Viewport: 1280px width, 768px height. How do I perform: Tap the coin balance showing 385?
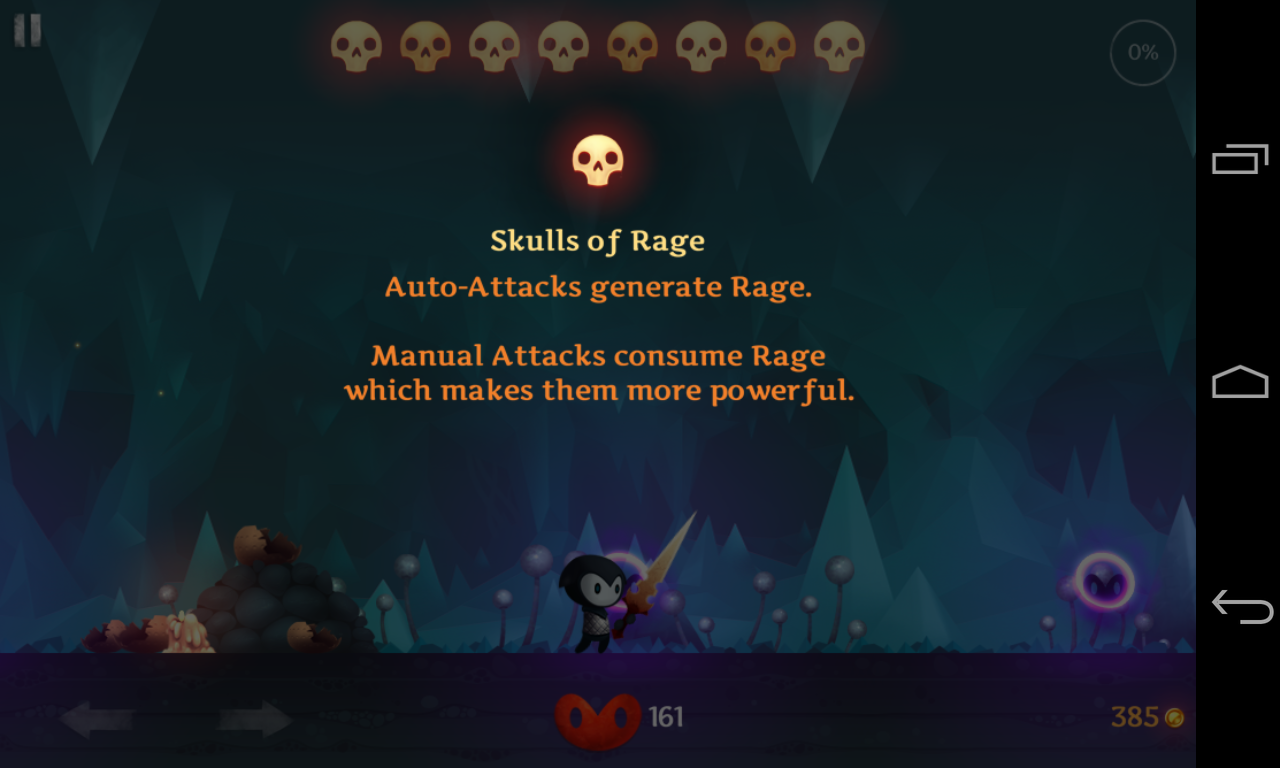(1134, 716)
